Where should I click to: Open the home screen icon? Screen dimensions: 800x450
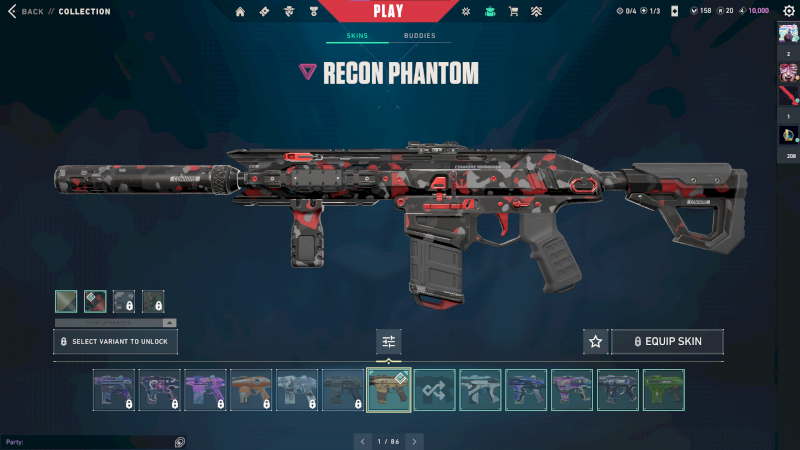pyautogui.click(x=240, y=12)
